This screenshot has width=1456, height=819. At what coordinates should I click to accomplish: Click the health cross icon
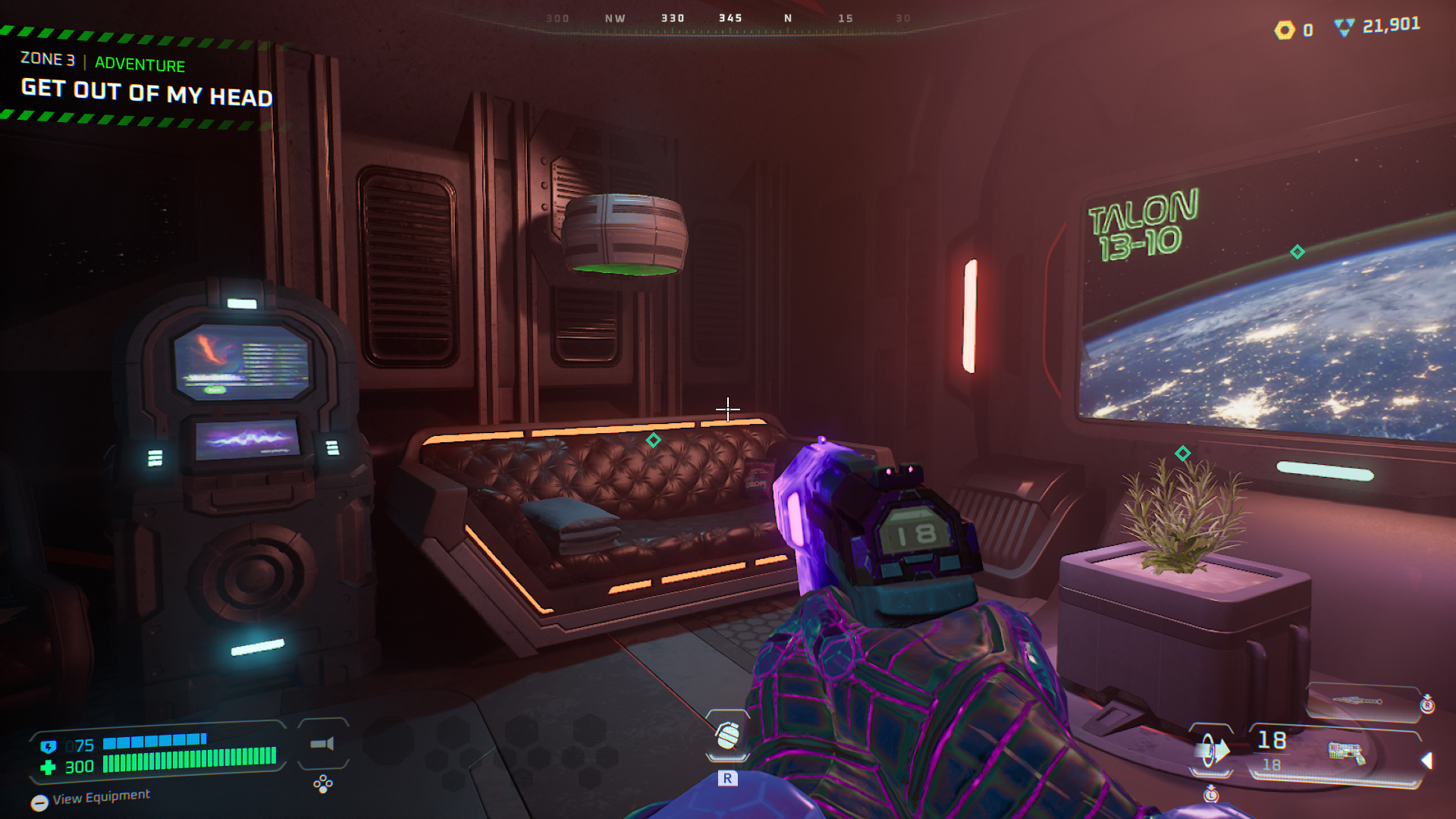pos(49,765)
